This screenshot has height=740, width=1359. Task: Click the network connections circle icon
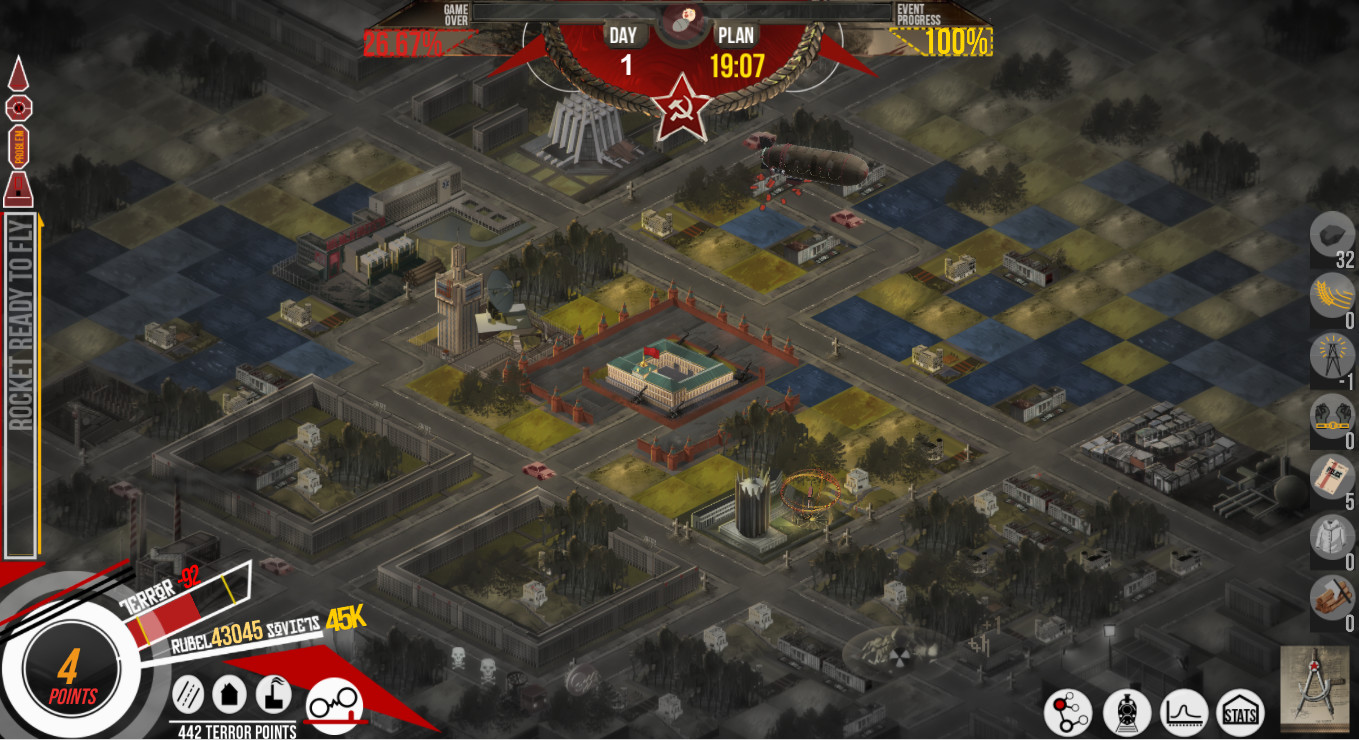(1069, 712)
